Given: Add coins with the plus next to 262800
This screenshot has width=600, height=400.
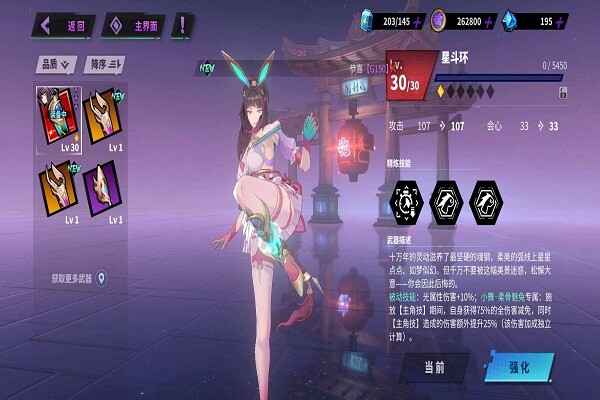Looking at the screenshot, I should 513,20.
